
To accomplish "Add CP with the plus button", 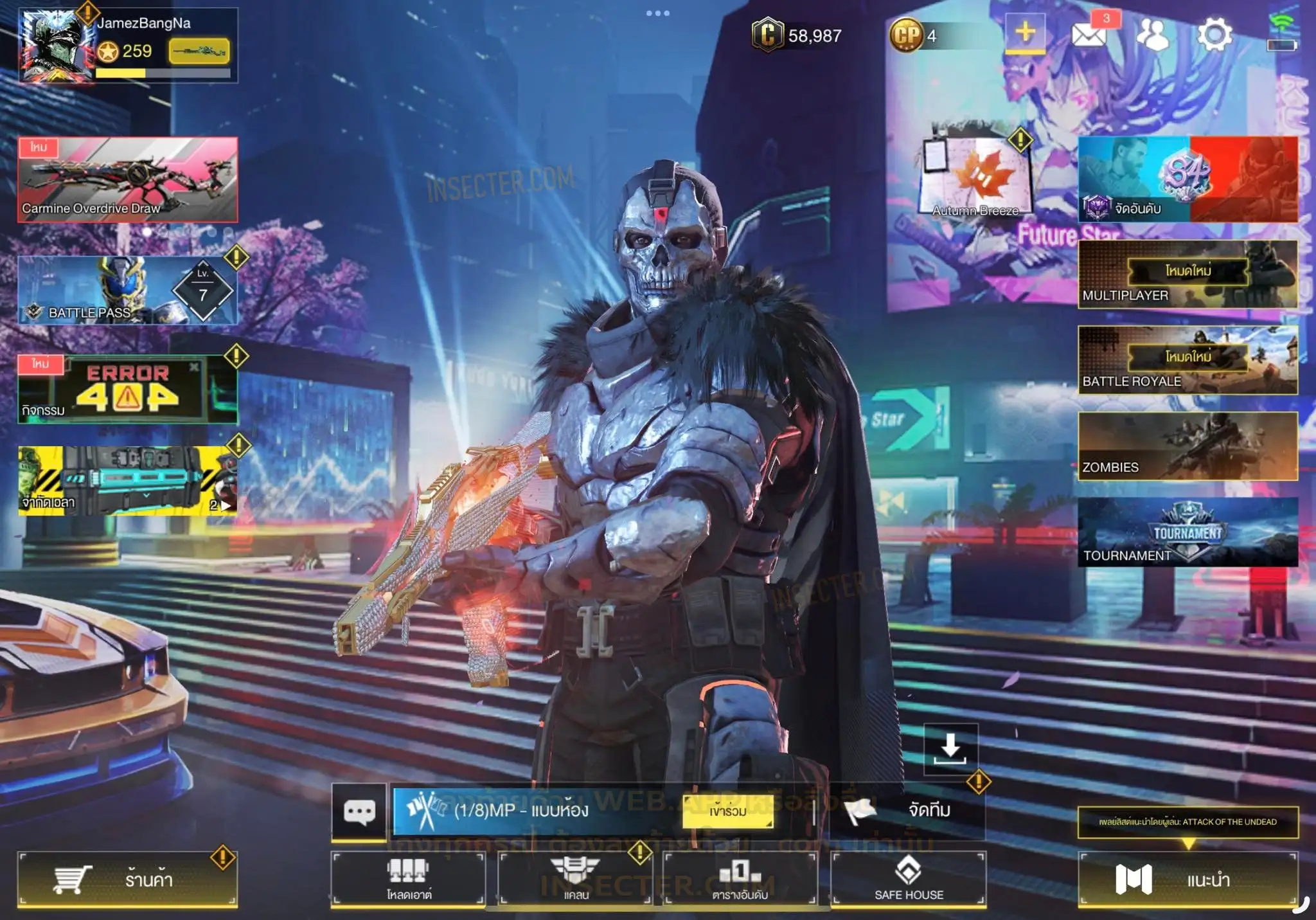I will click(x=1025, y=32).
